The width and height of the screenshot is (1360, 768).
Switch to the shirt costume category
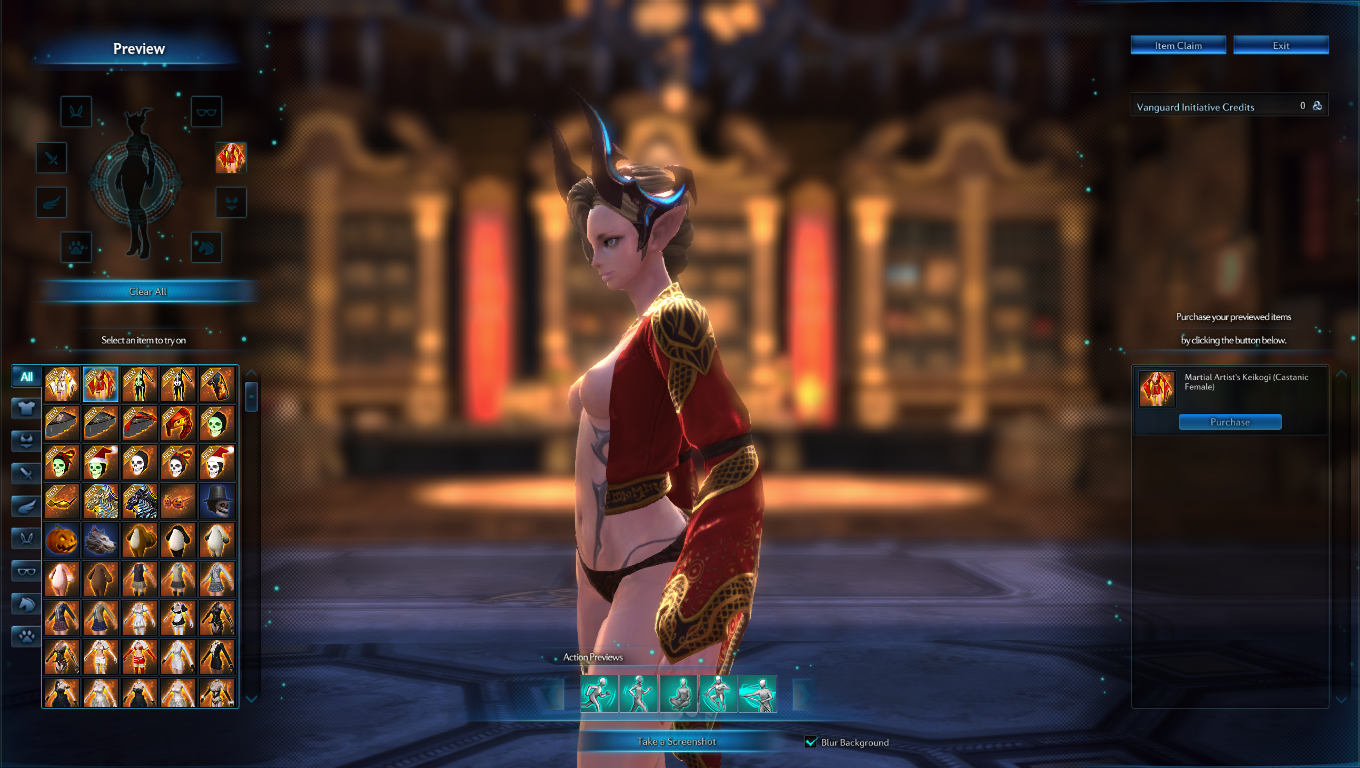[26, 408]
